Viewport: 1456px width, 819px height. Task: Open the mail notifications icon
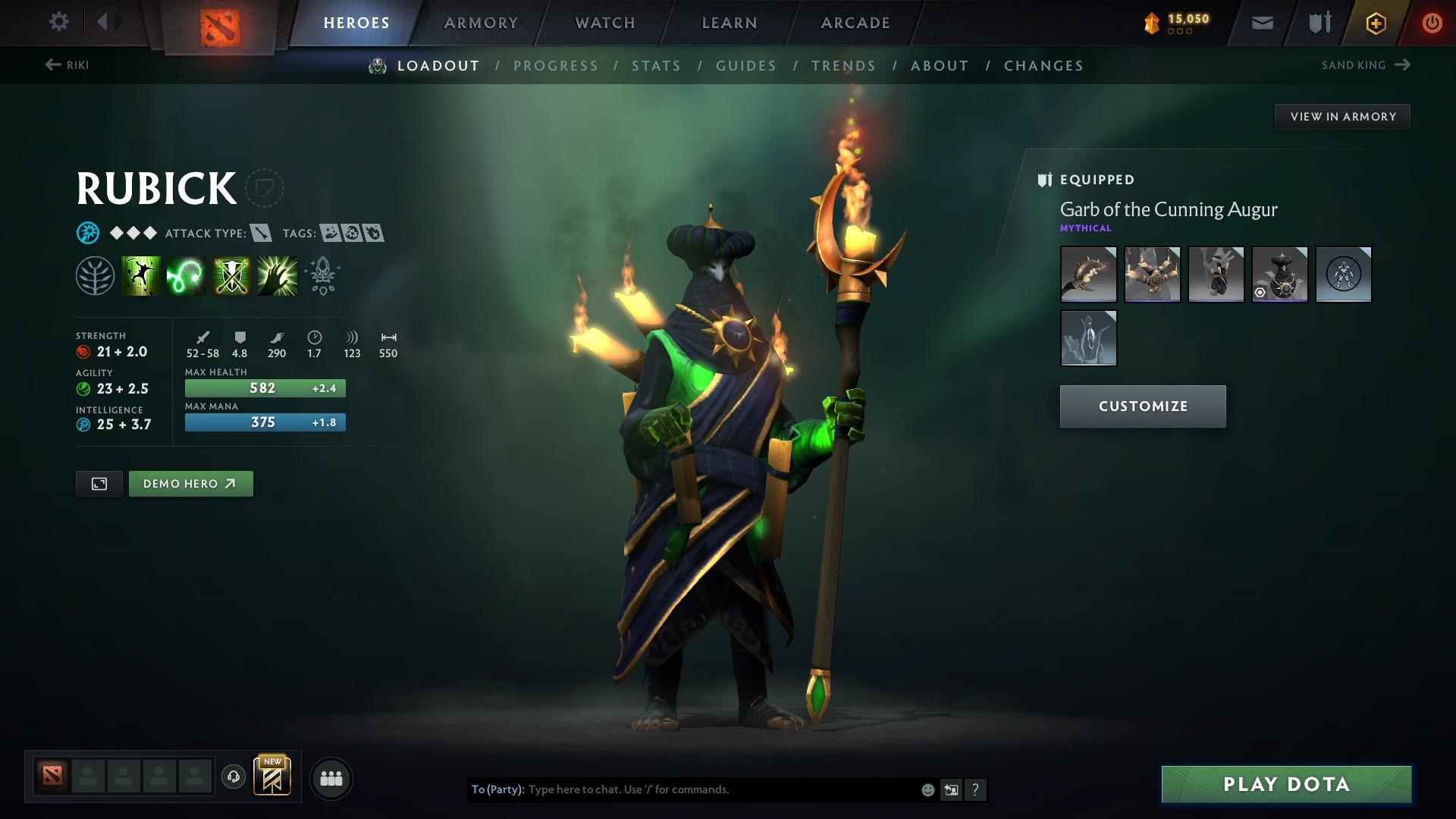1262,21
